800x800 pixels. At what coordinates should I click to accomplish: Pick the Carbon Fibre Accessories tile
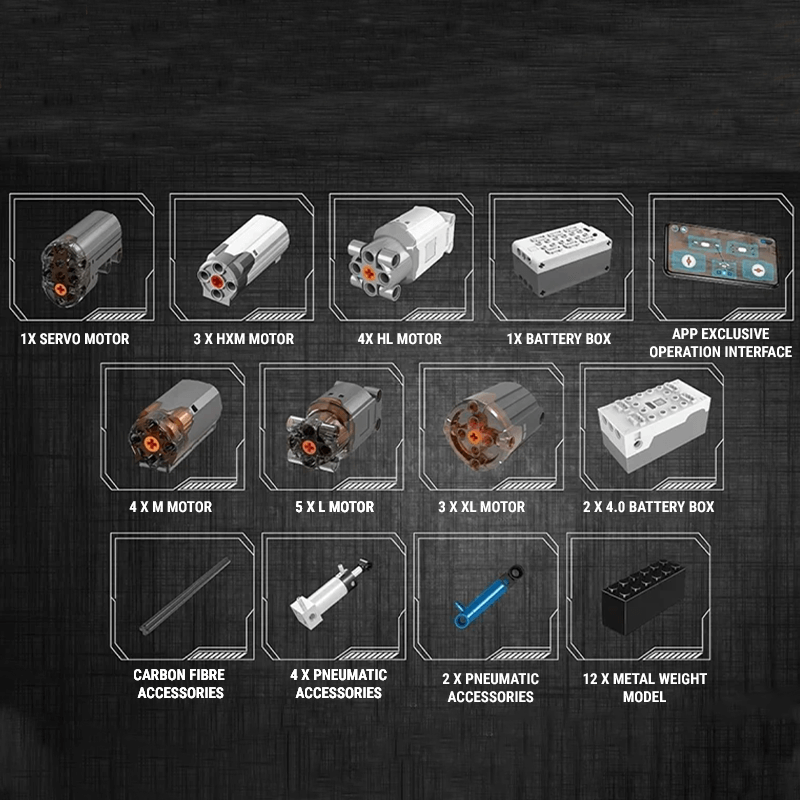tap(180, 597)
